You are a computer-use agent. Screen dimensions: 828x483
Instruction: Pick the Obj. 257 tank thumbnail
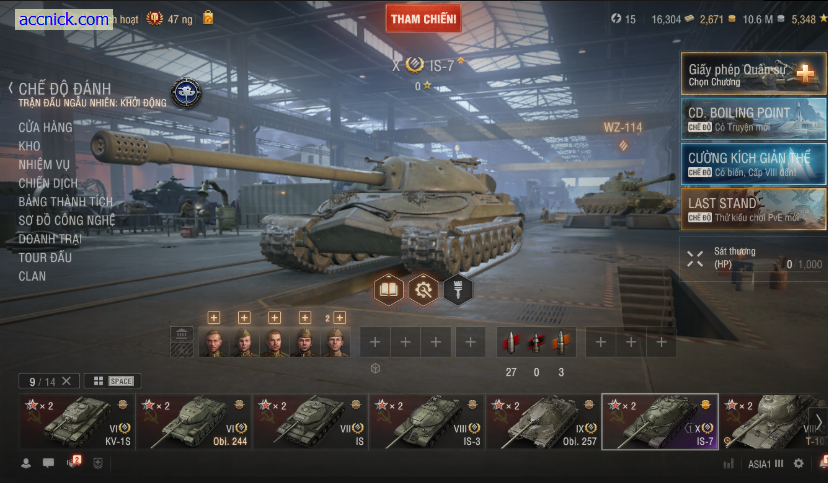click(542, 421)
